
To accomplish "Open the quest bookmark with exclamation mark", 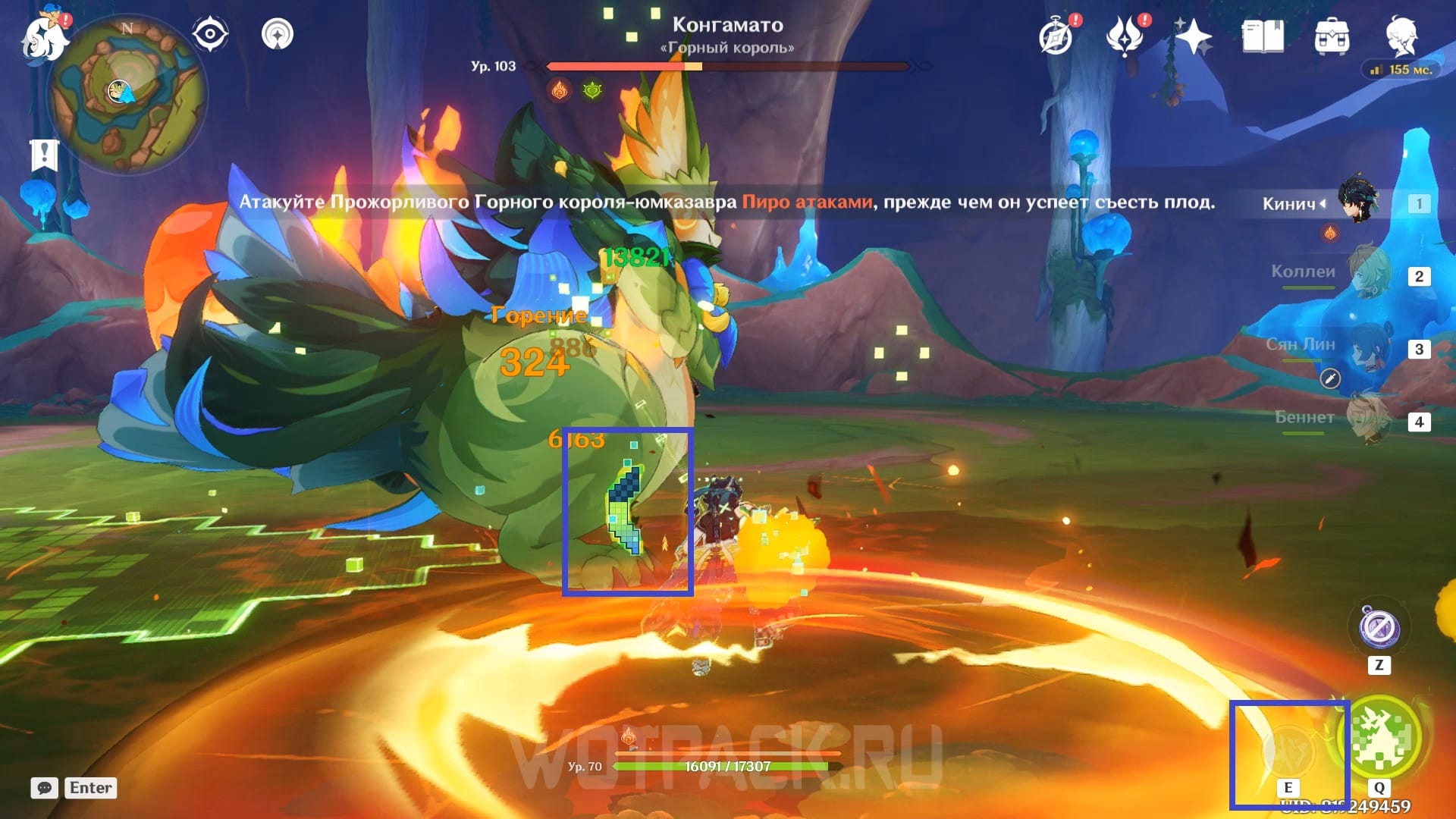I will tap(44, 155).
